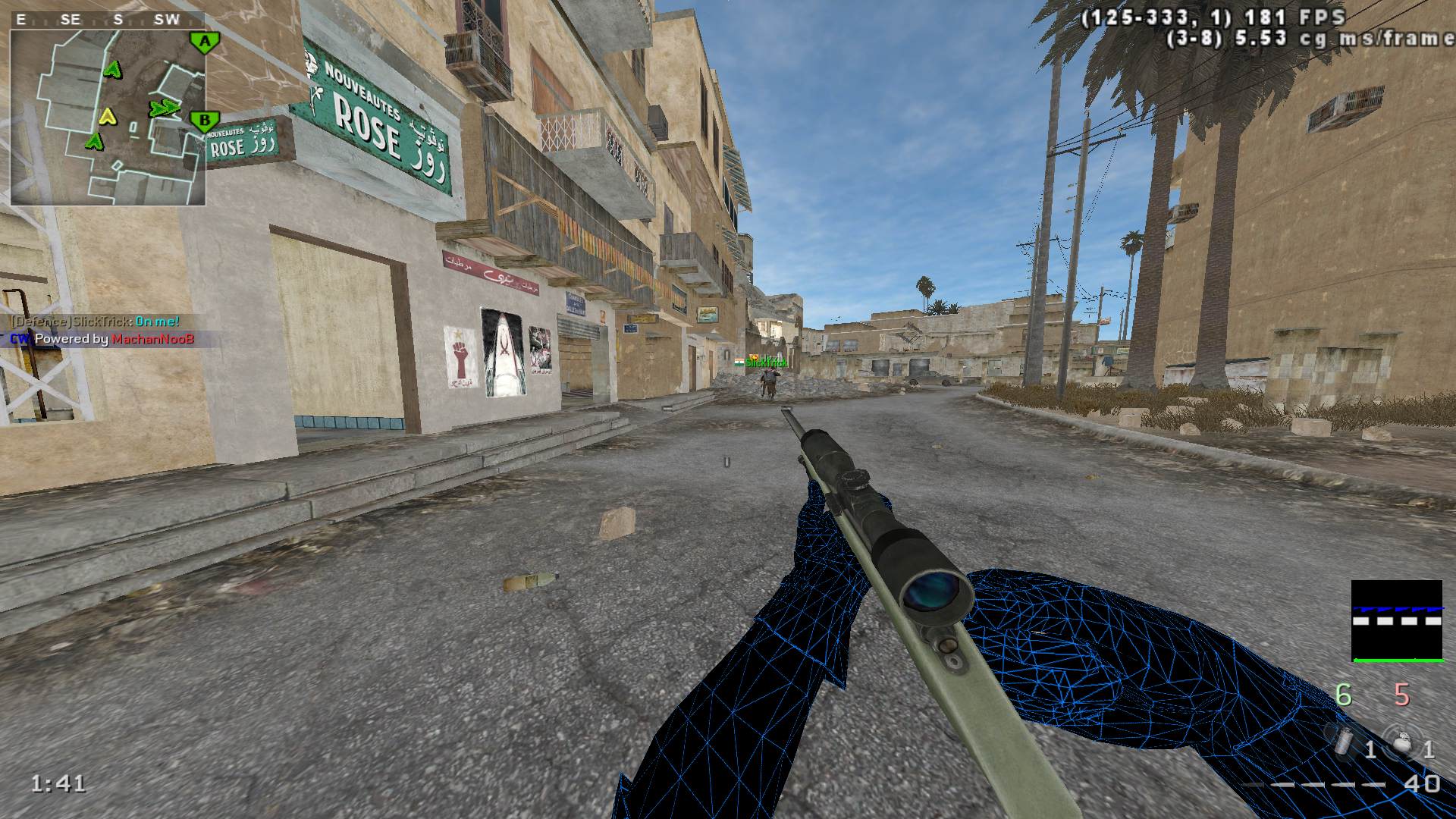Select bomb site B marker on minimap
The height and width of the screenshot is (819, 1456).
pos(203,120)
